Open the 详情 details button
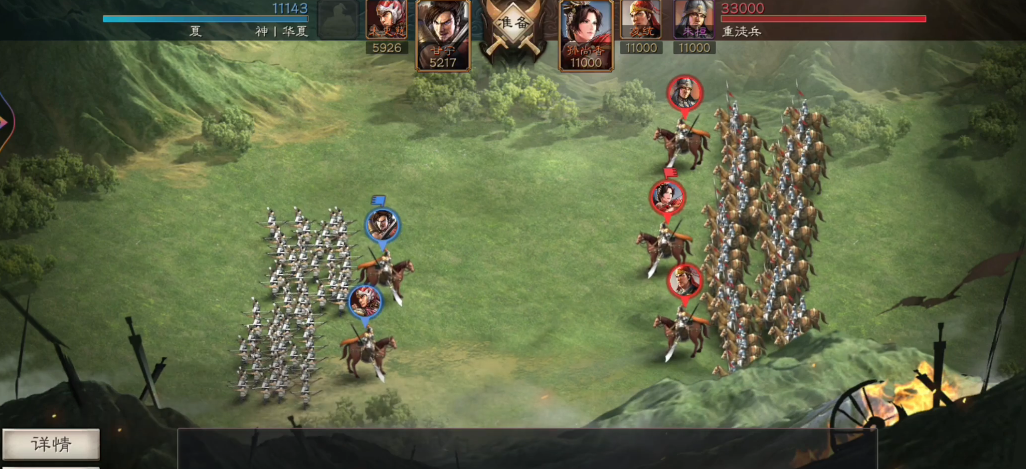1026x469 pixels. [51, 444]
